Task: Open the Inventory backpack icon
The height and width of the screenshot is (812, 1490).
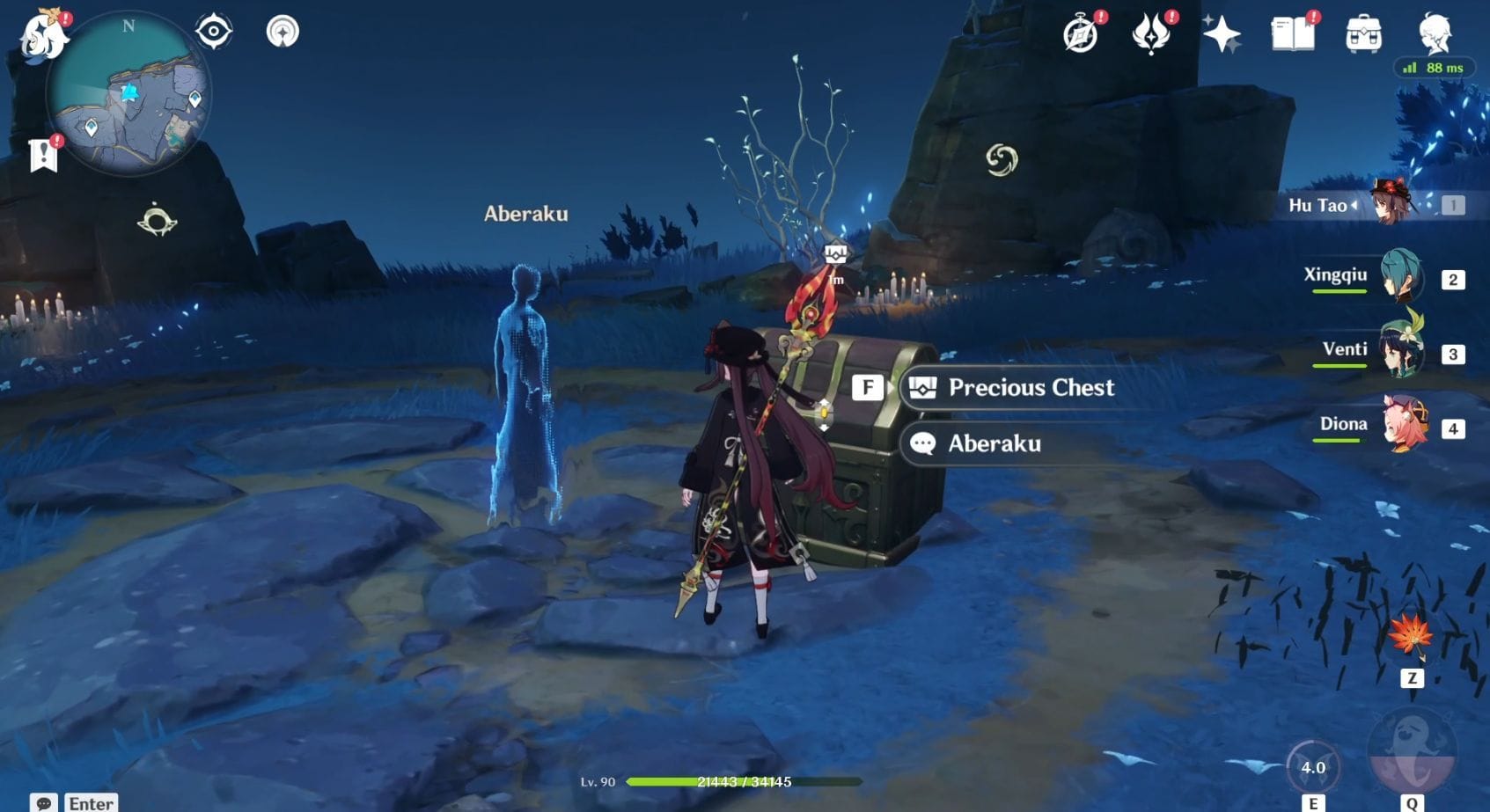Action: (x=1362, y=34)
